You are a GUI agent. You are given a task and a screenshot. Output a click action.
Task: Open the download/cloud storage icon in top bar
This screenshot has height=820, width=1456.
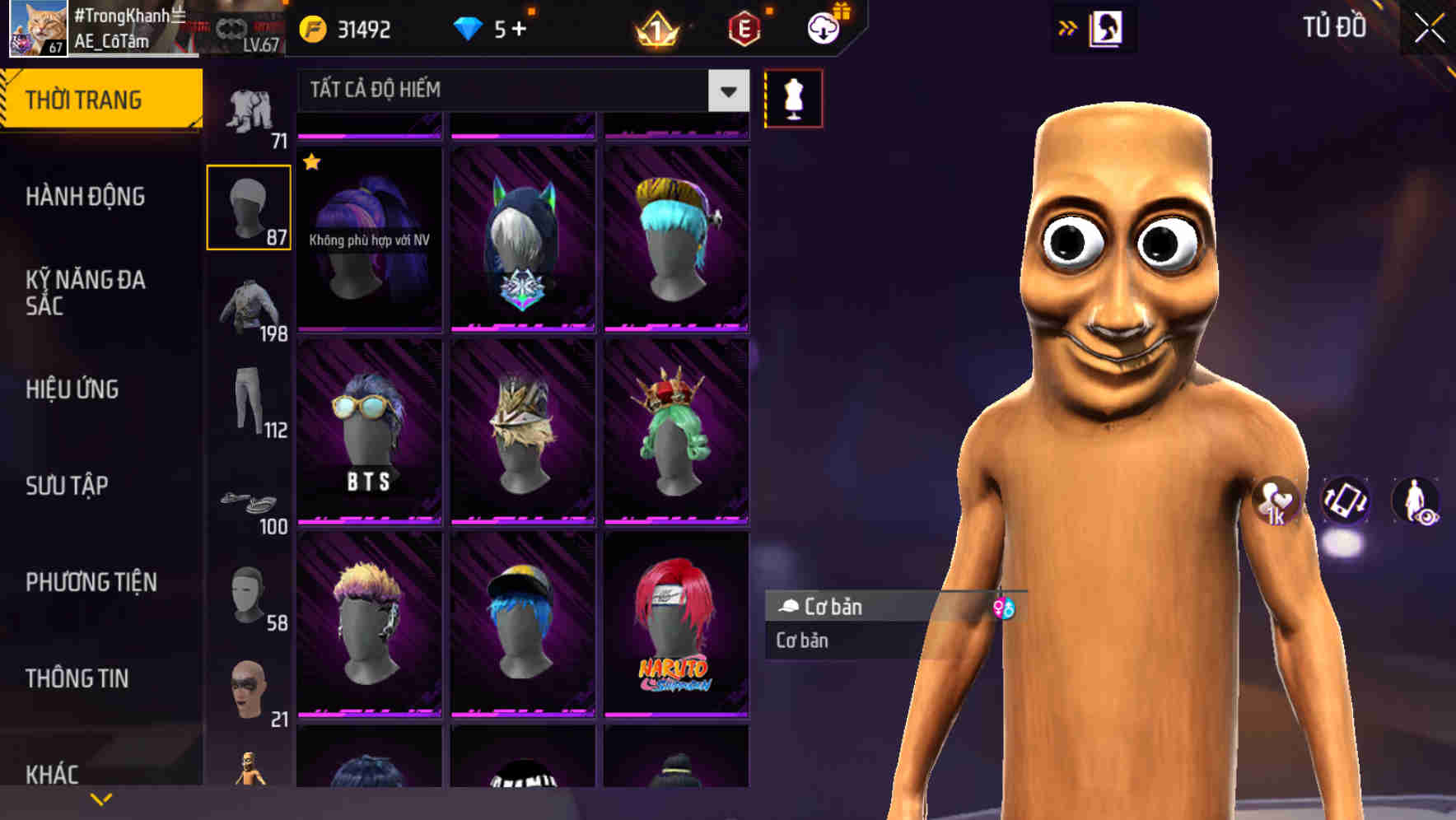823,27
